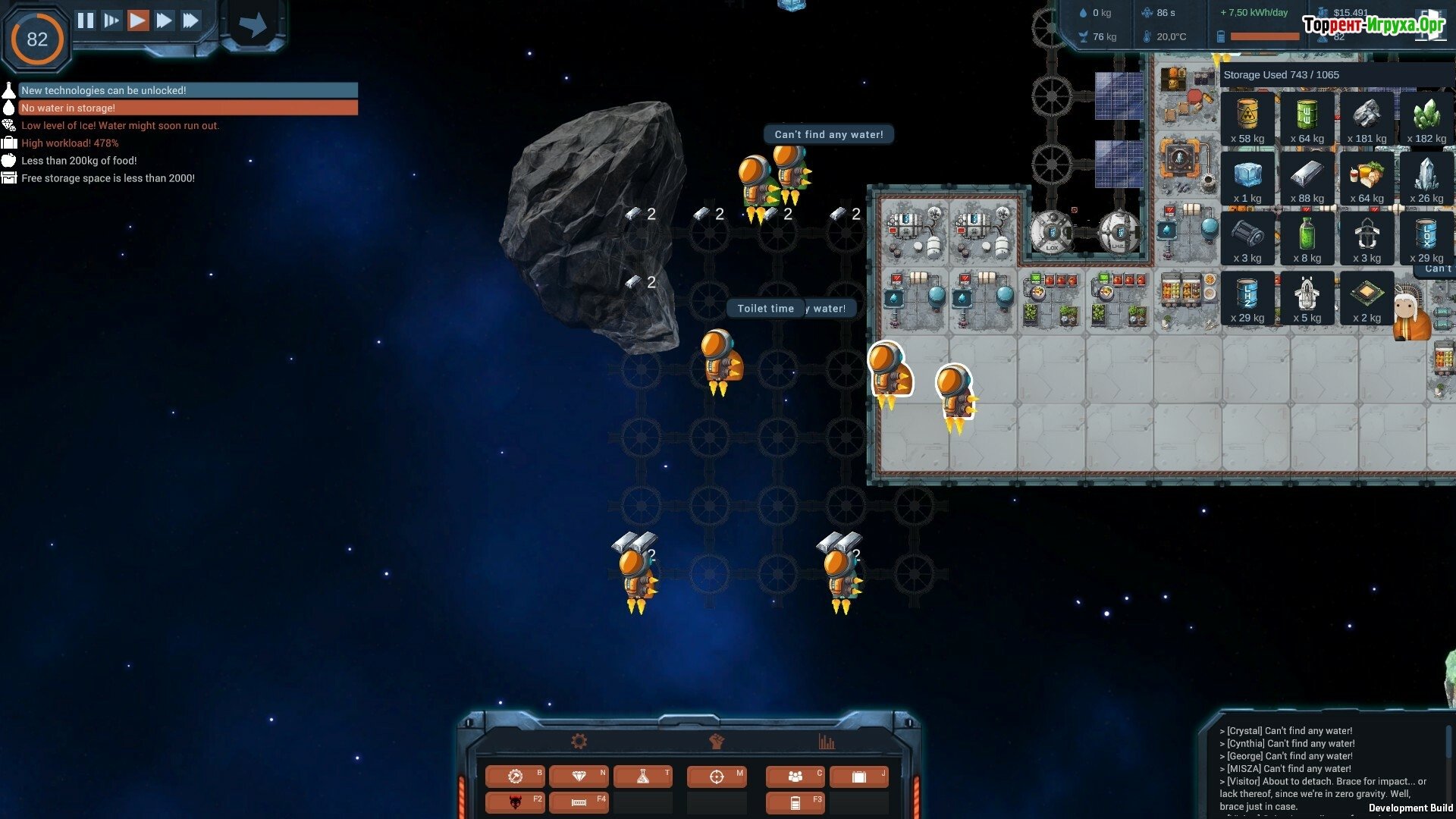Click the red devil-face button

[516, 802]
